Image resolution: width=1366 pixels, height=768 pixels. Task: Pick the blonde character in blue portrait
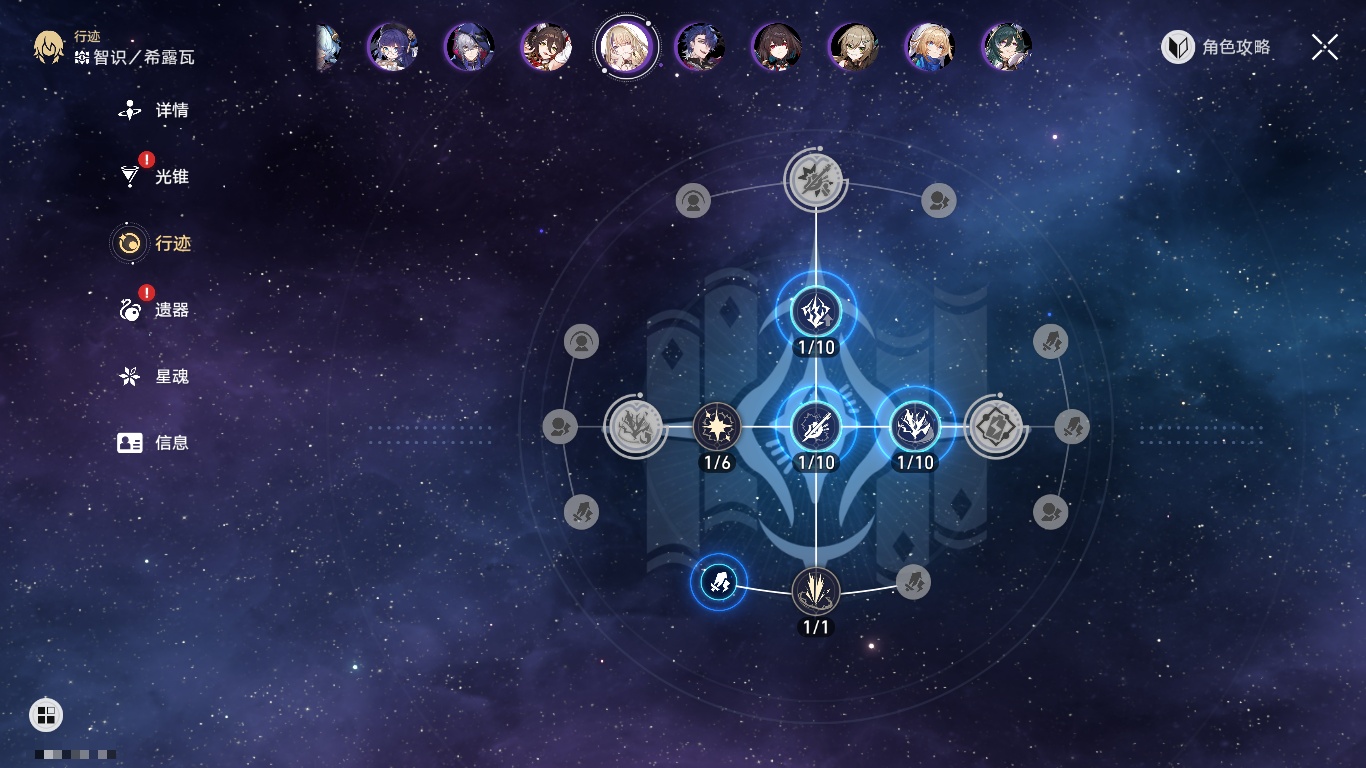(929, 47)
